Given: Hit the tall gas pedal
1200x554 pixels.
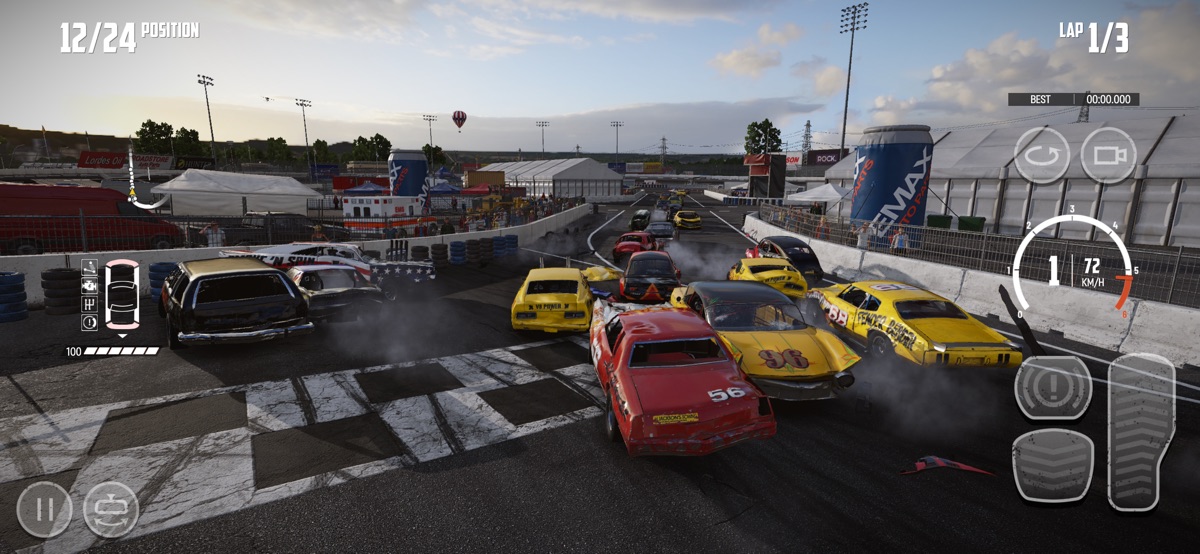Looking at the screenshot, I should point(1141,431).
